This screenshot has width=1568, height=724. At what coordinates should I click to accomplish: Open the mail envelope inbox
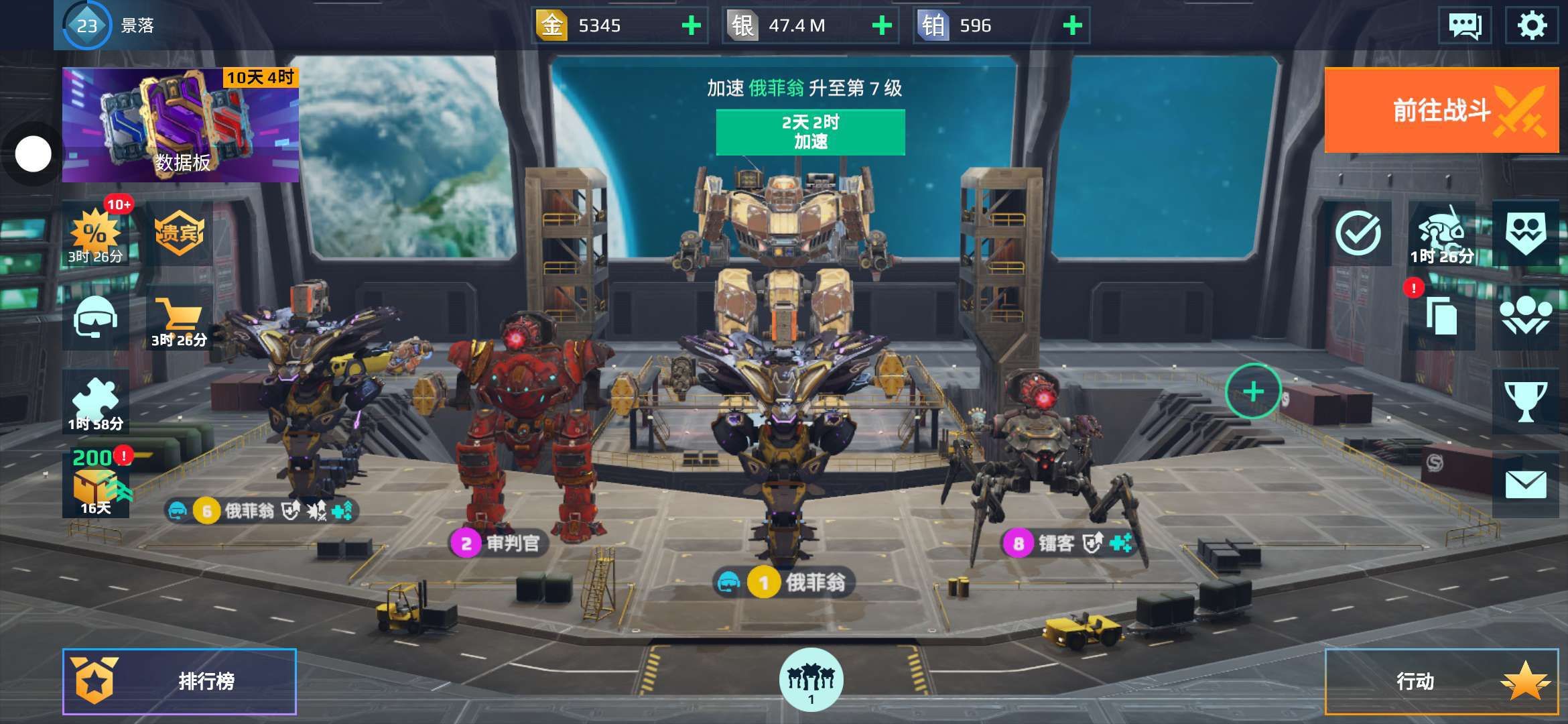tap(1525, 484)
